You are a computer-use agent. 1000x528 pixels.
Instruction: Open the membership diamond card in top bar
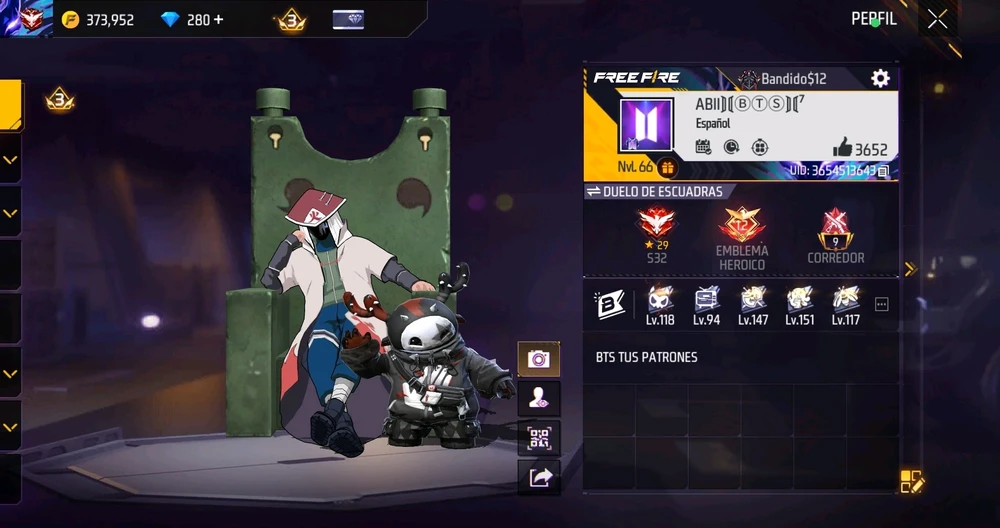click(347, 20)
